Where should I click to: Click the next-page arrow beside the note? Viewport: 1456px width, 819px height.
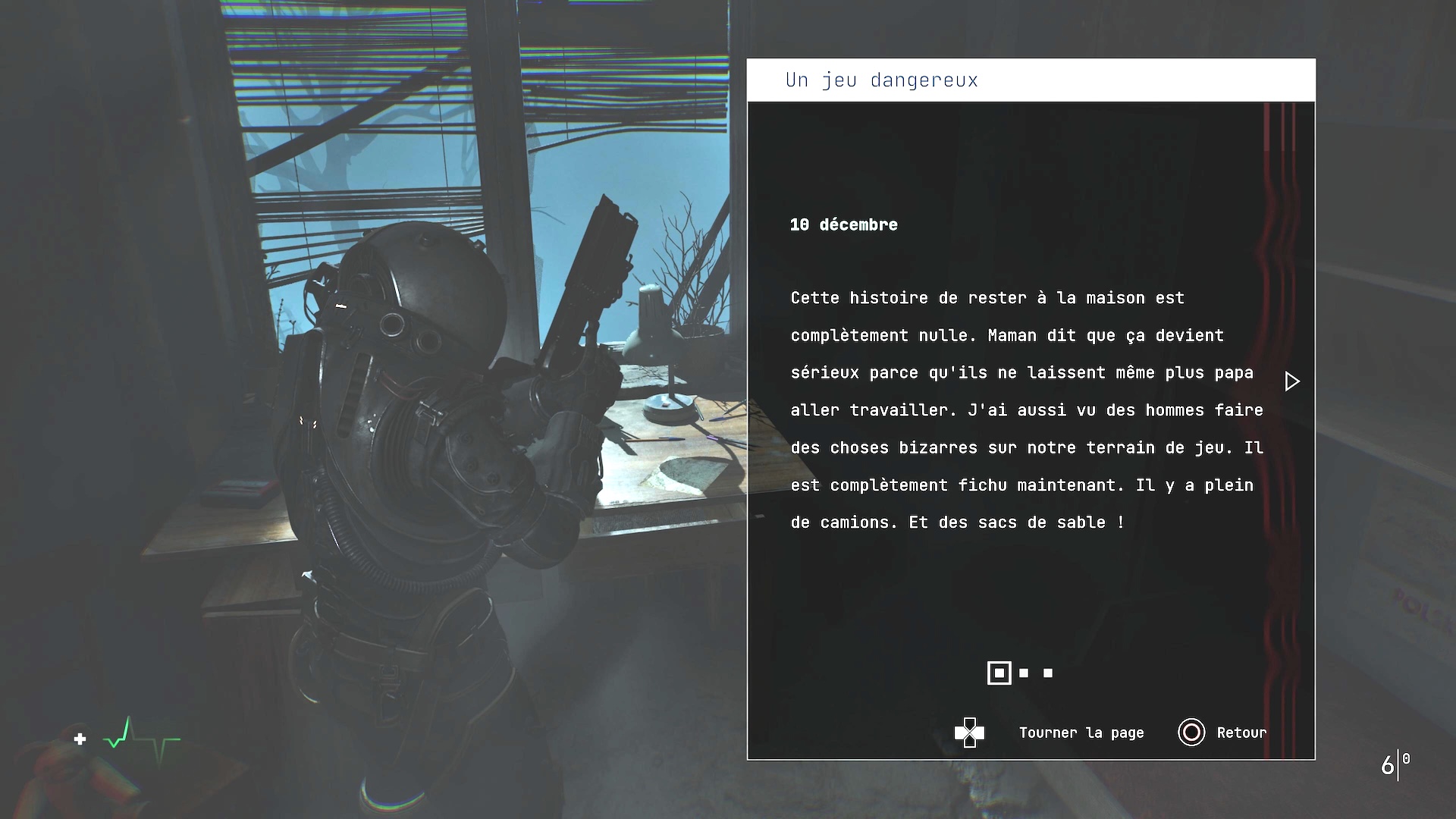(1292, 381)
